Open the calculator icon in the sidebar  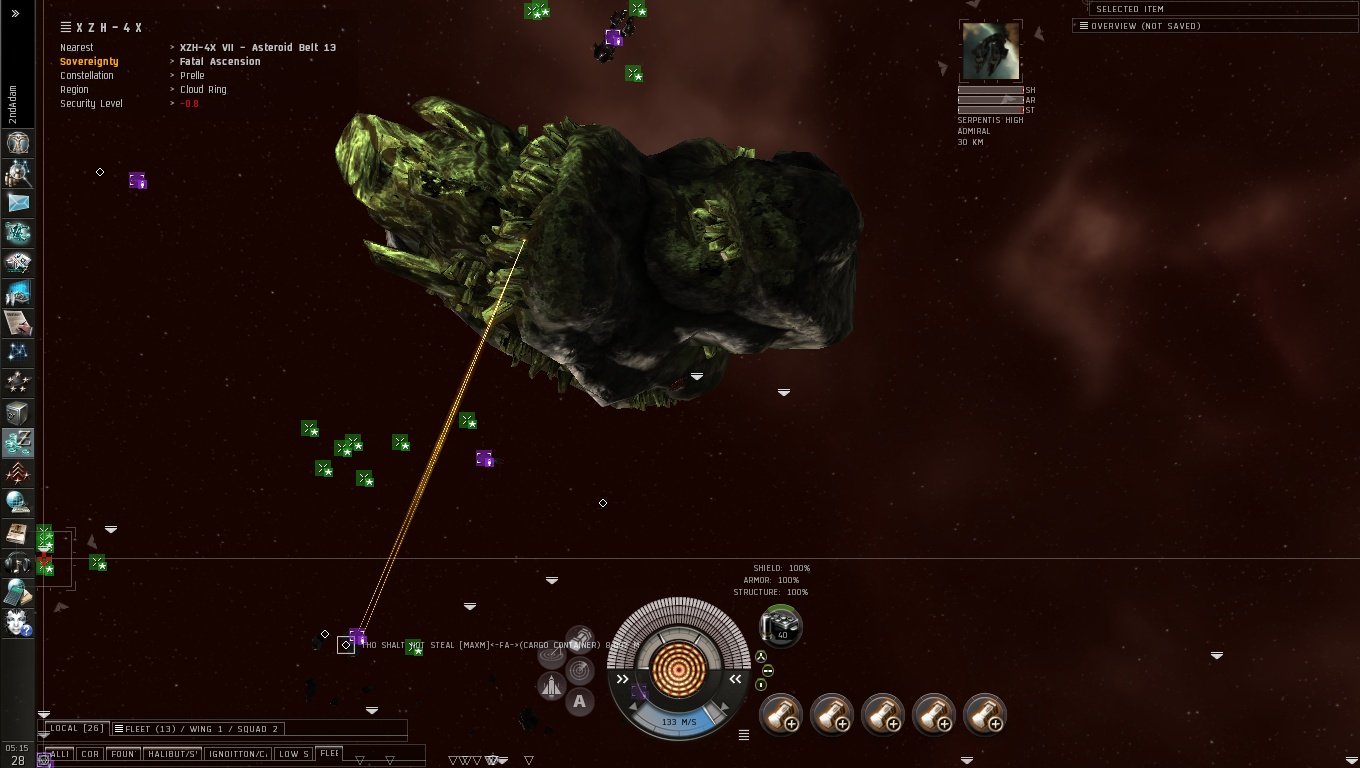18,592
